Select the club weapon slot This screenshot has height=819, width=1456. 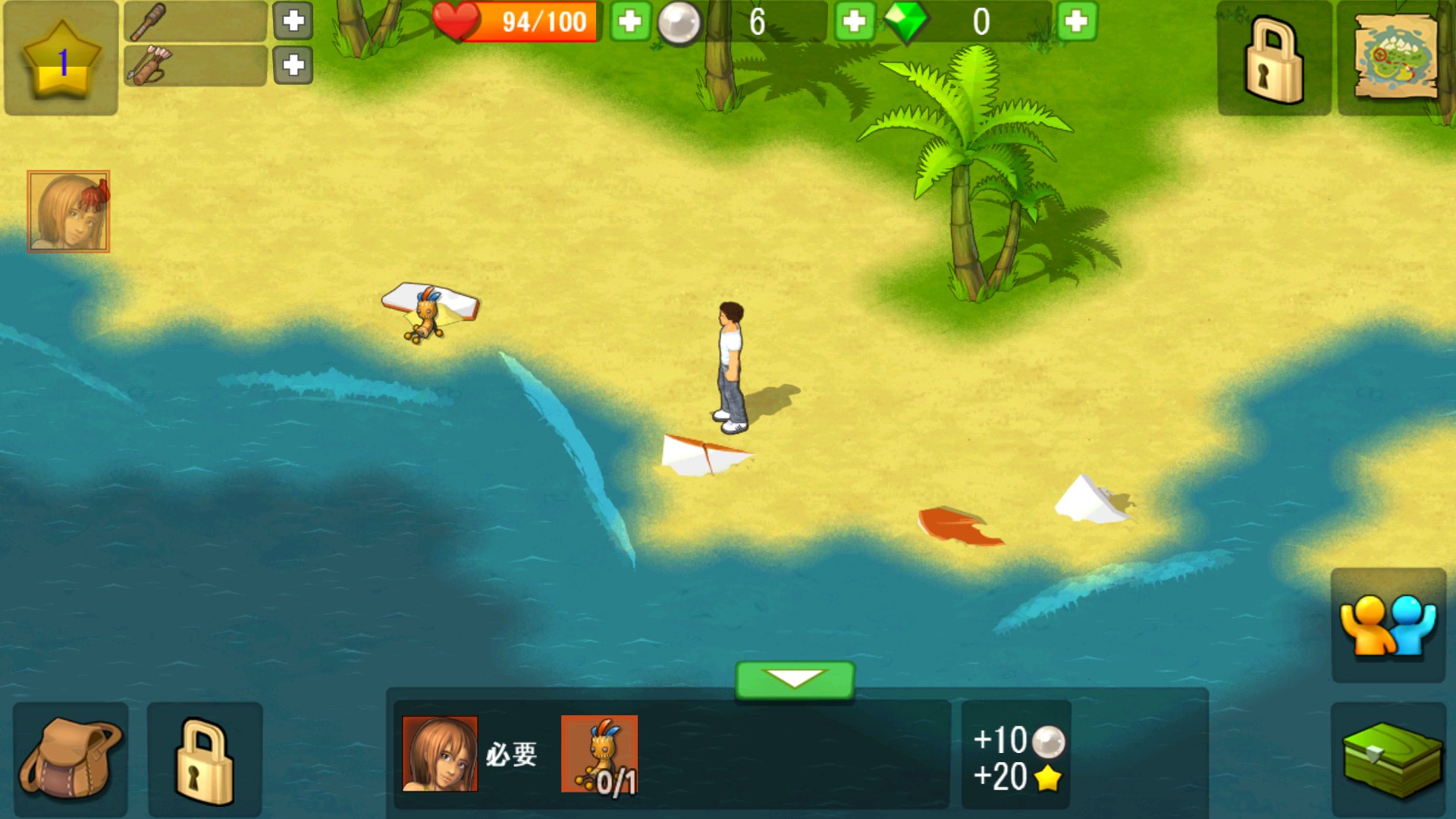coord(195,21)
